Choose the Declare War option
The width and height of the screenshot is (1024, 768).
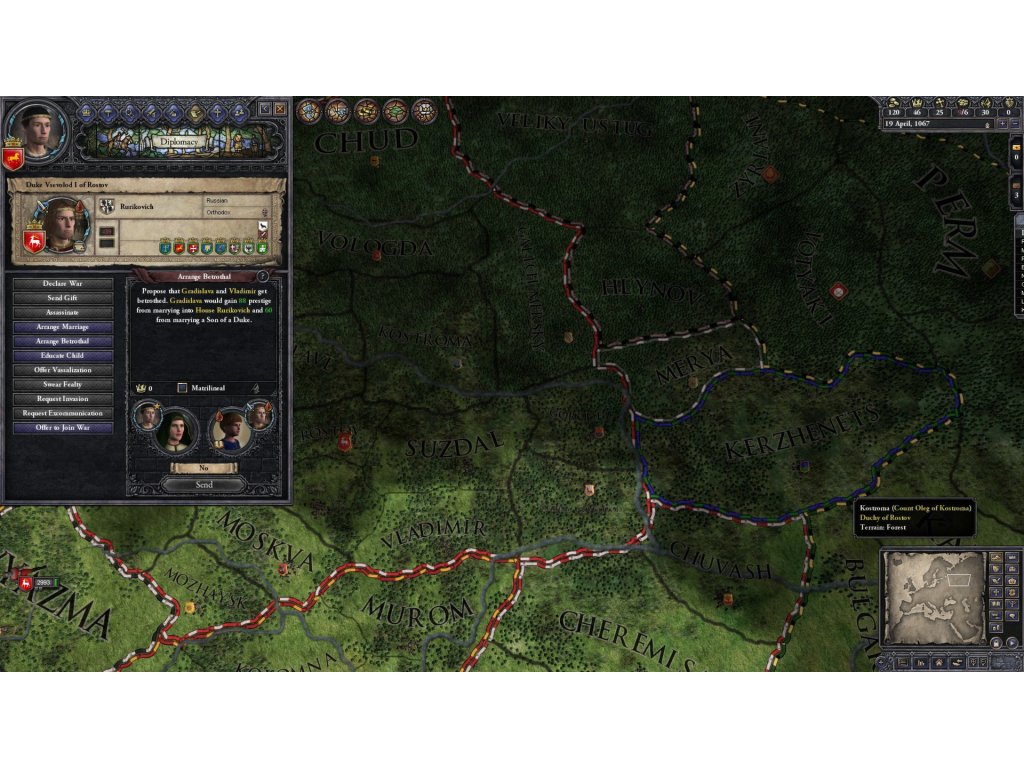pos(62,284)
